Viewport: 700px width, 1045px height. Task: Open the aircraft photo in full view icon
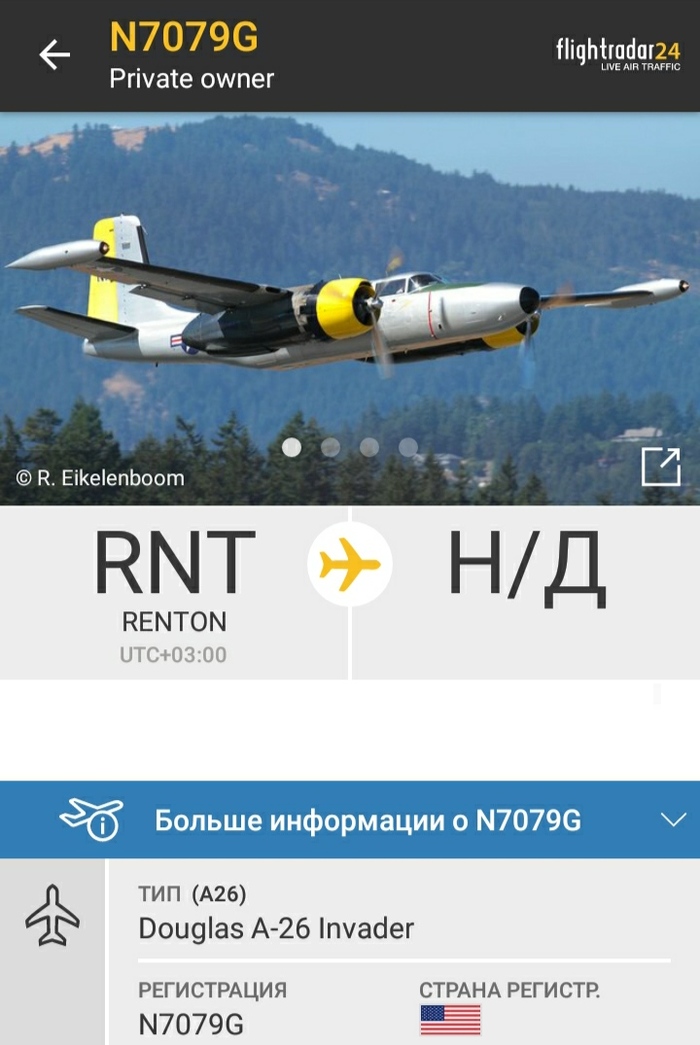tap(660, 467)
